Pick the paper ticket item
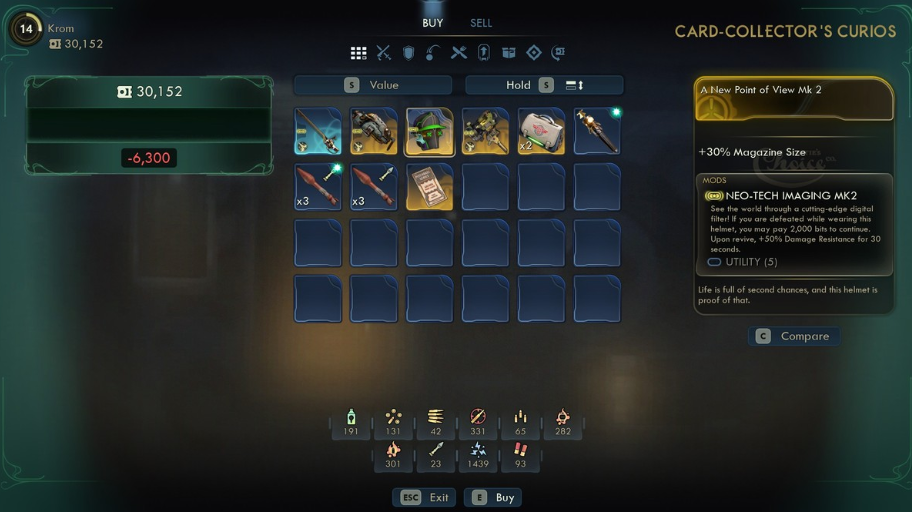 [429, 187]
